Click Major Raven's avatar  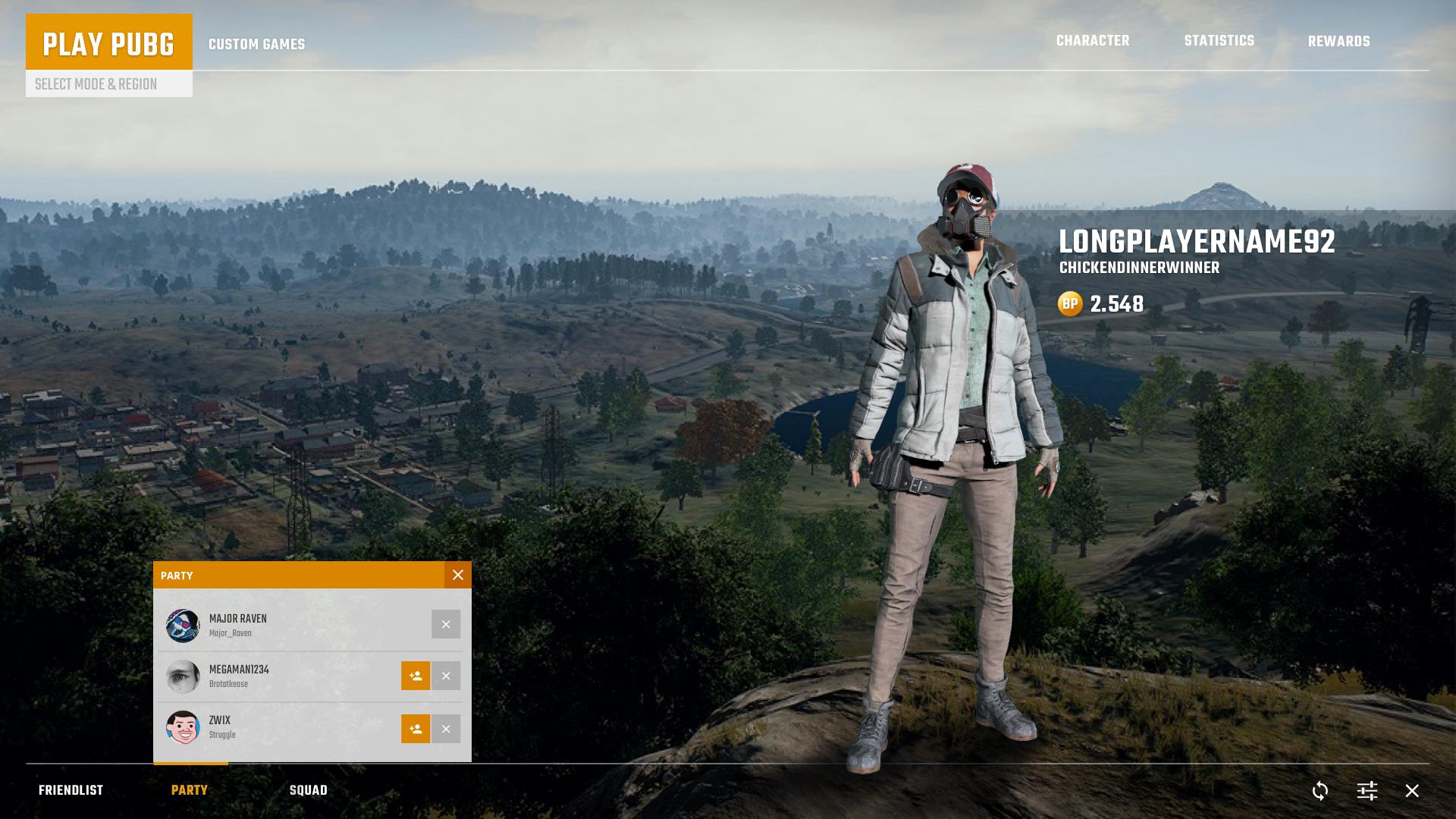click(x=183, y=624)
